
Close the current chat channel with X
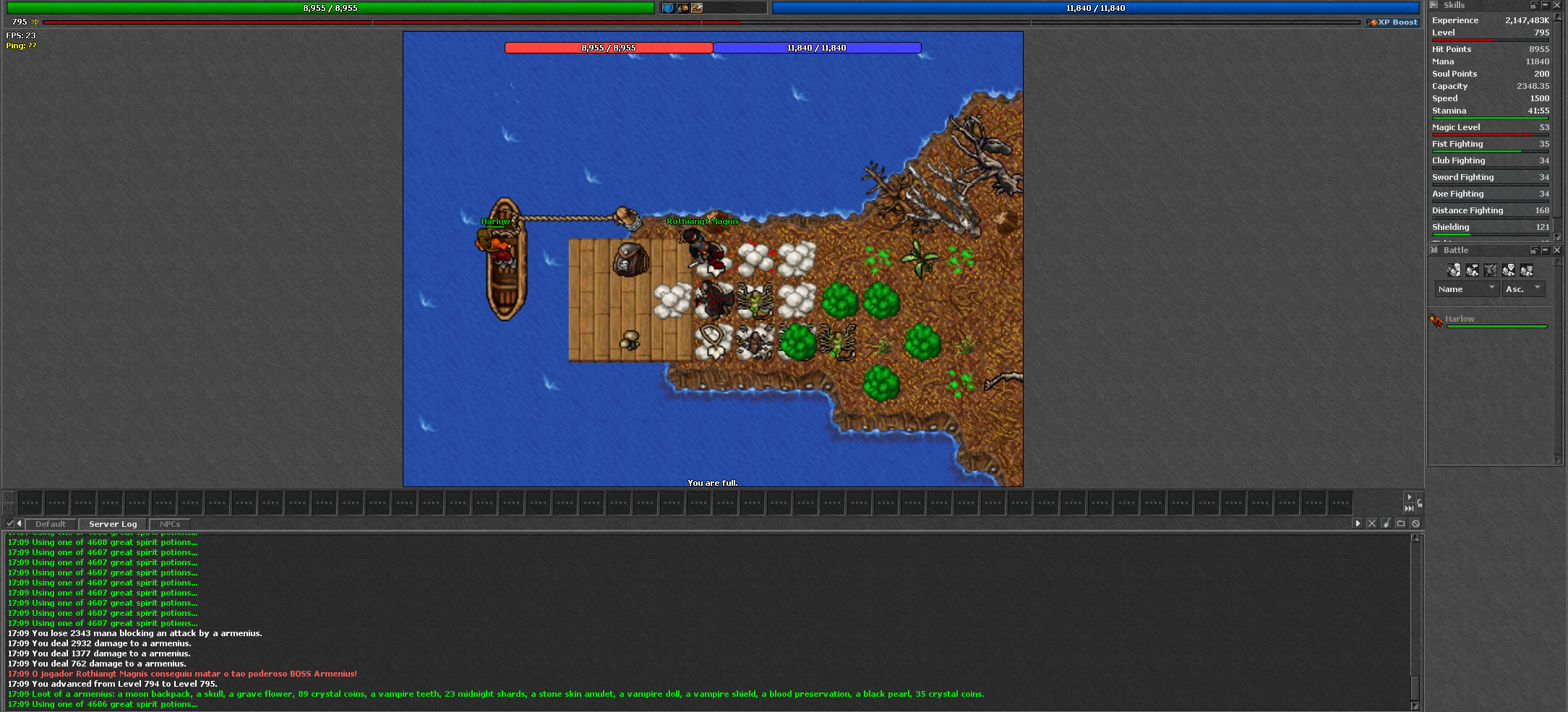click(x=1371, y=523)
